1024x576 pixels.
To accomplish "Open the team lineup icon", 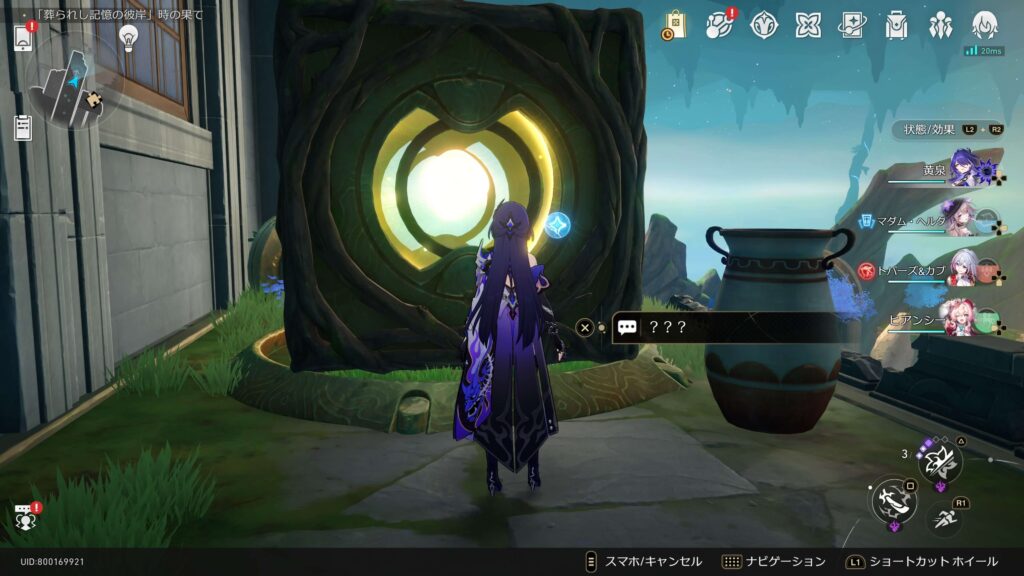I will point(940,26).
